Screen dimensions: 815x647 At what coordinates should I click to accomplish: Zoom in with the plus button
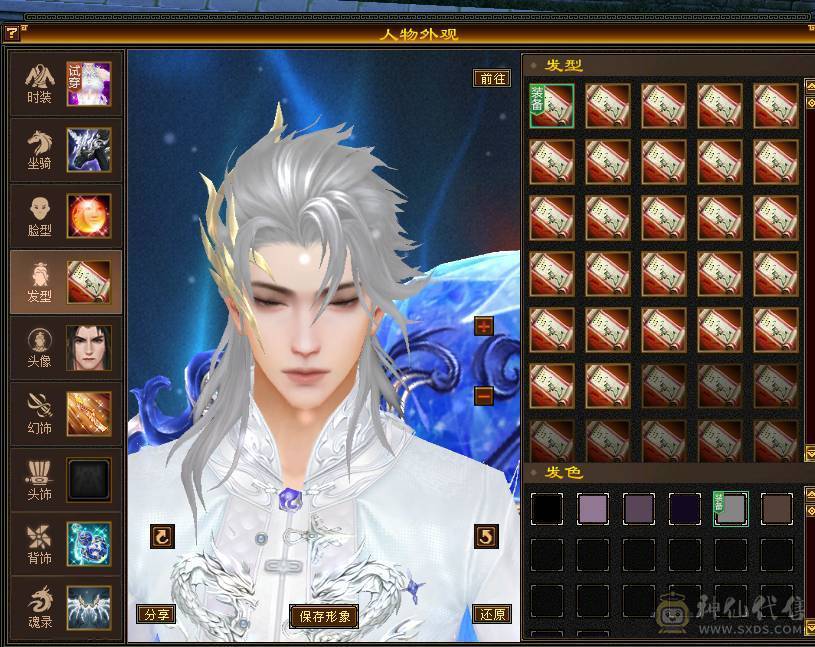coord(484,327)
